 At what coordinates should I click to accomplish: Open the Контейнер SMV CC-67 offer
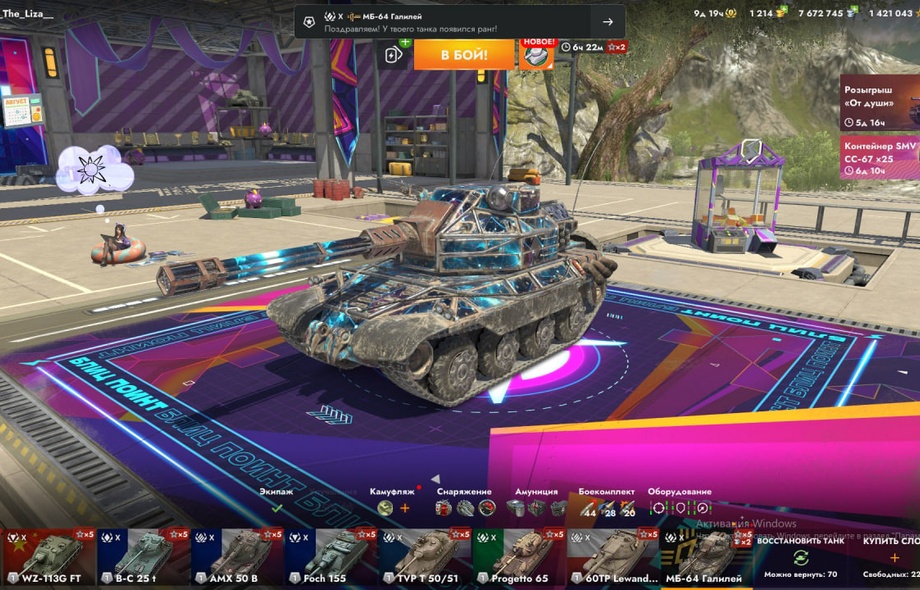click(x=880, y=157)
